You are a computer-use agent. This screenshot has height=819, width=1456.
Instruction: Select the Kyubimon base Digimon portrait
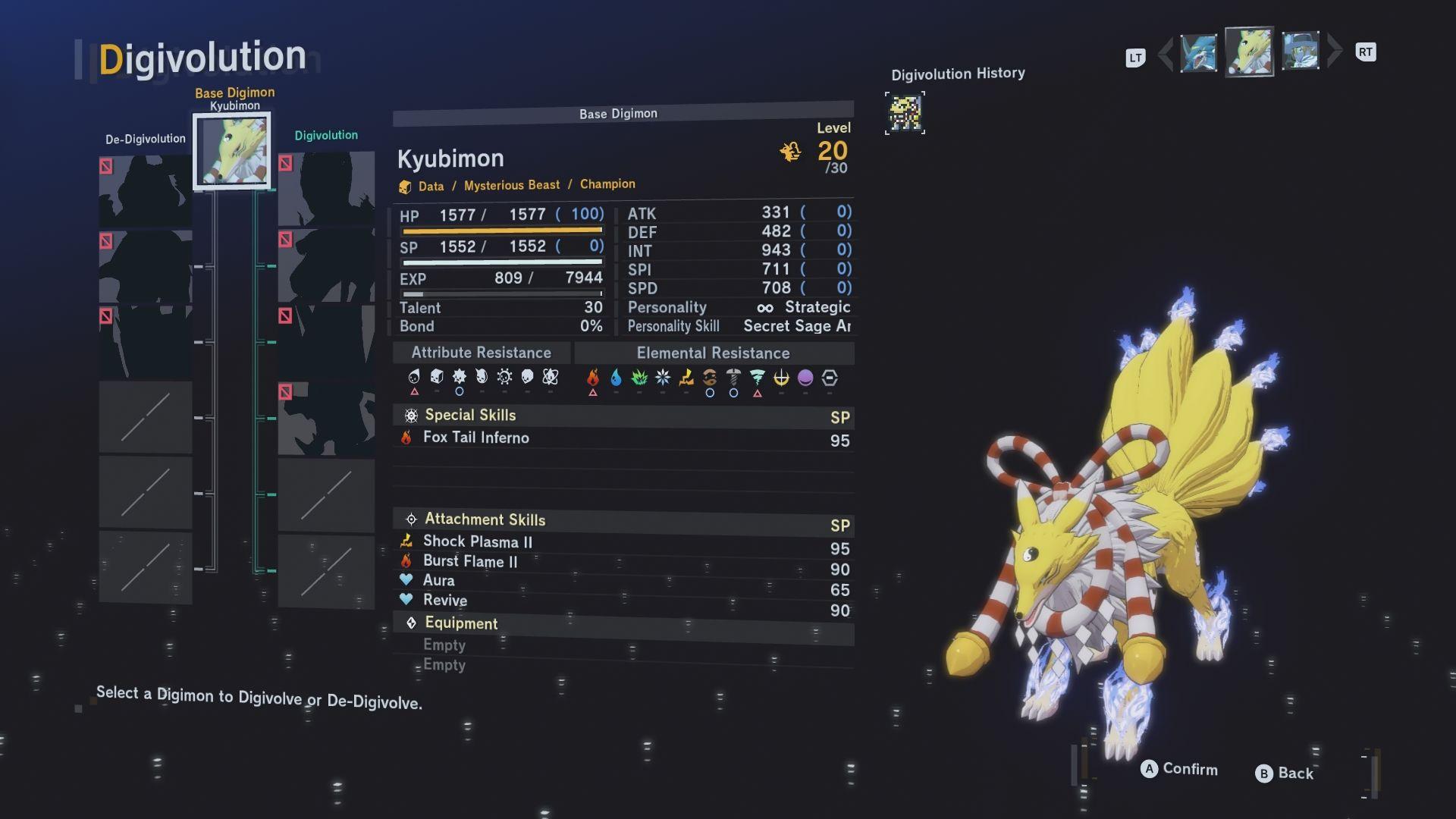(x=232, y=150)
